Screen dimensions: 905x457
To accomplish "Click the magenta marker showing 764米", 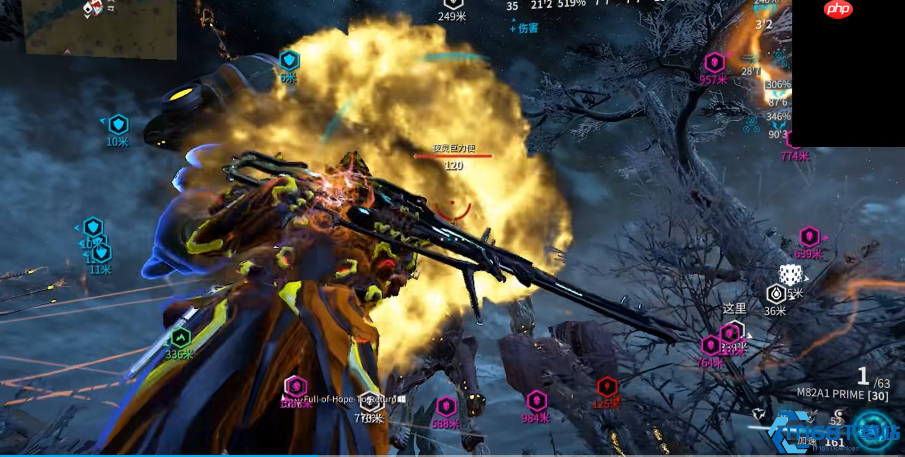I will [x=711, y=345].
